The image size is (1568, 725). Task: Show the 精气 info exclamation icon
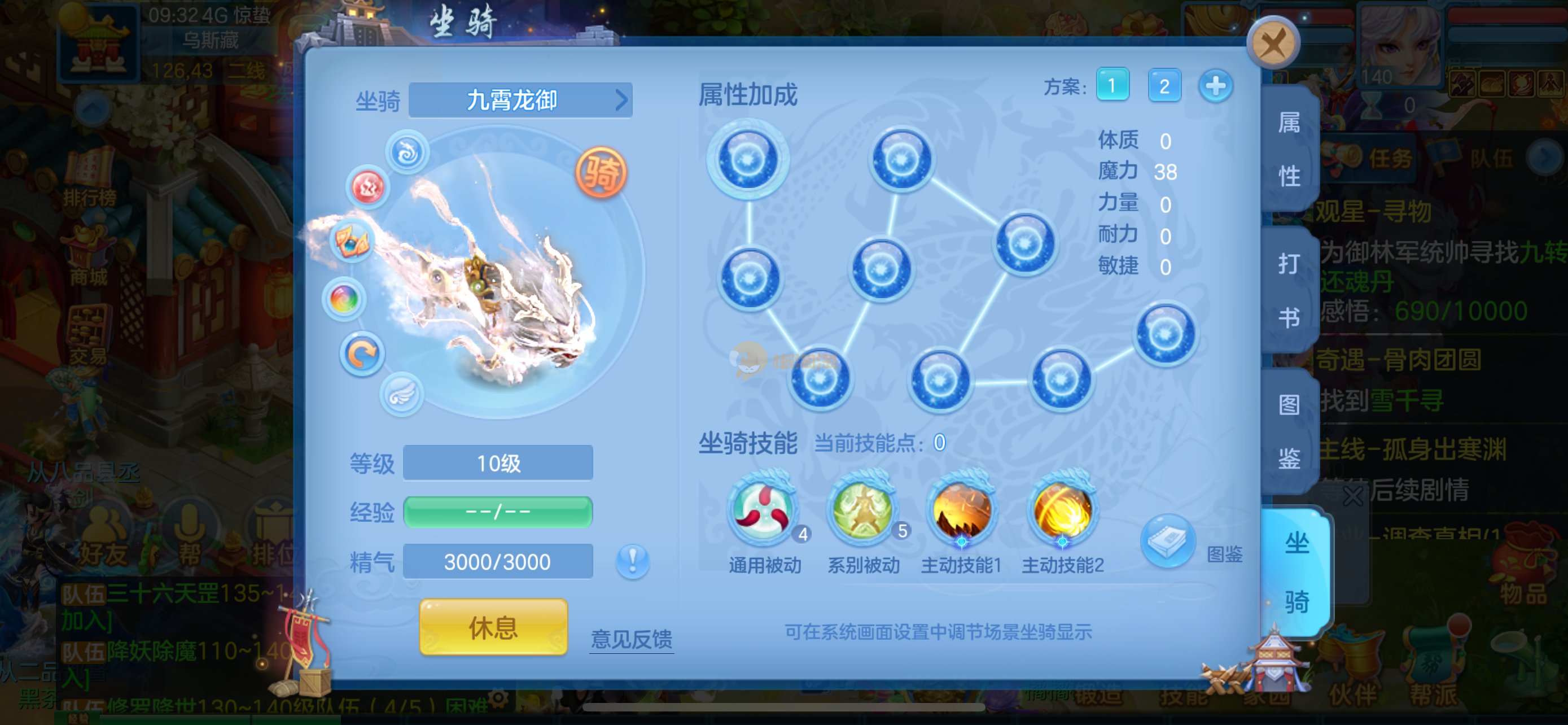pos(632,561)
